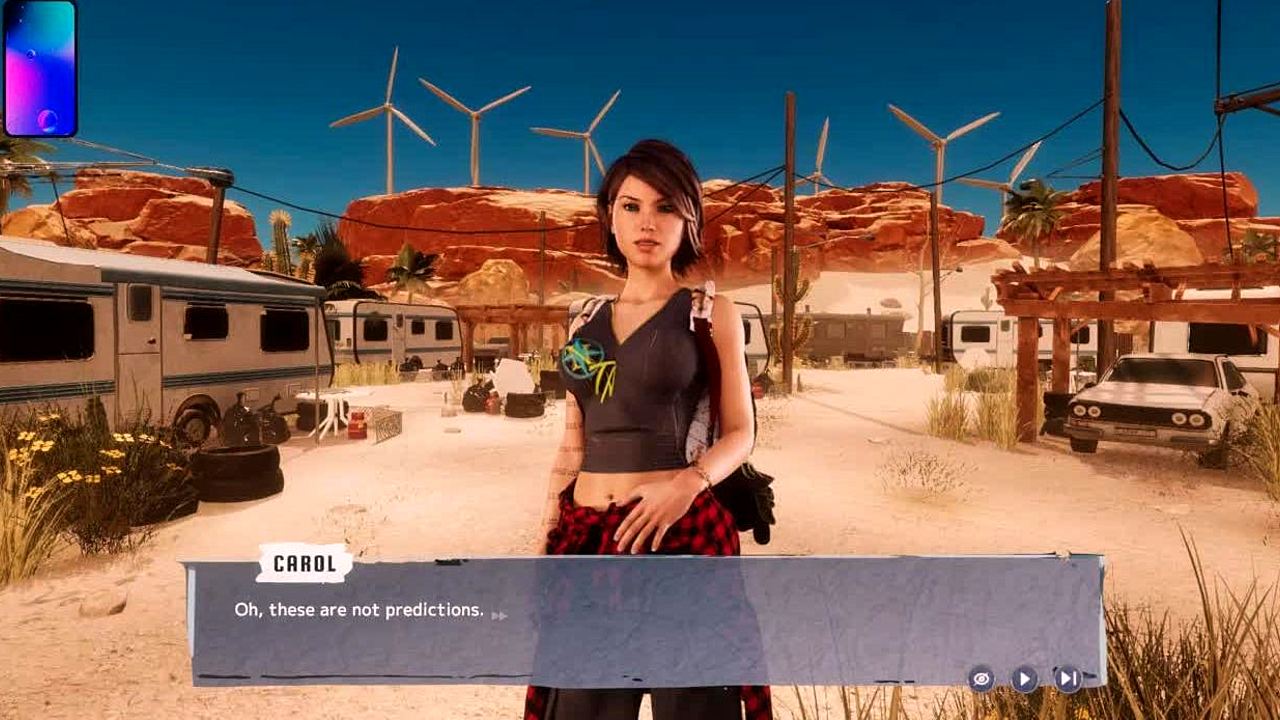Advance Carol's dialogue text box
1280x720 pixels.
coord(640,620)
